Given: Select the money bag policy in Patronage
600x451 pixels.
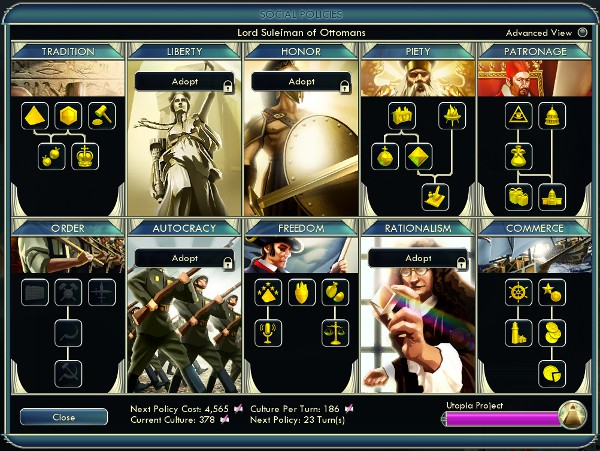Looking at the screenshot, I should pos(519,157).
